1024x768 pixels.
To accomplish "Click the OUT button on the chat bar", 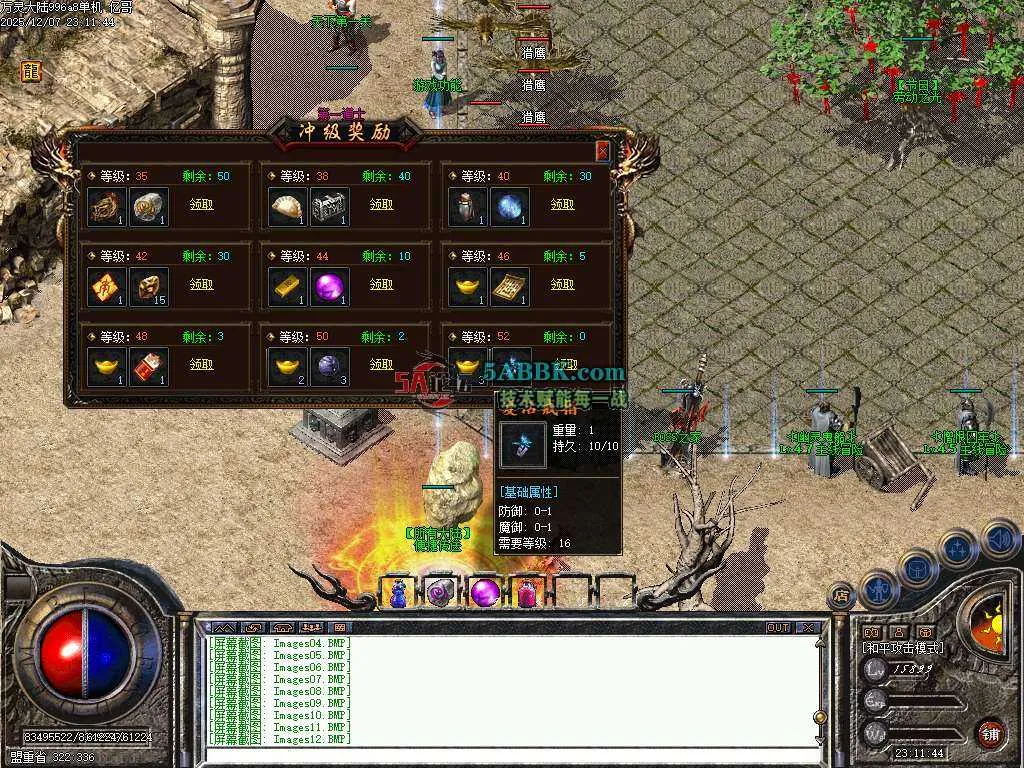I will (778, 628).
